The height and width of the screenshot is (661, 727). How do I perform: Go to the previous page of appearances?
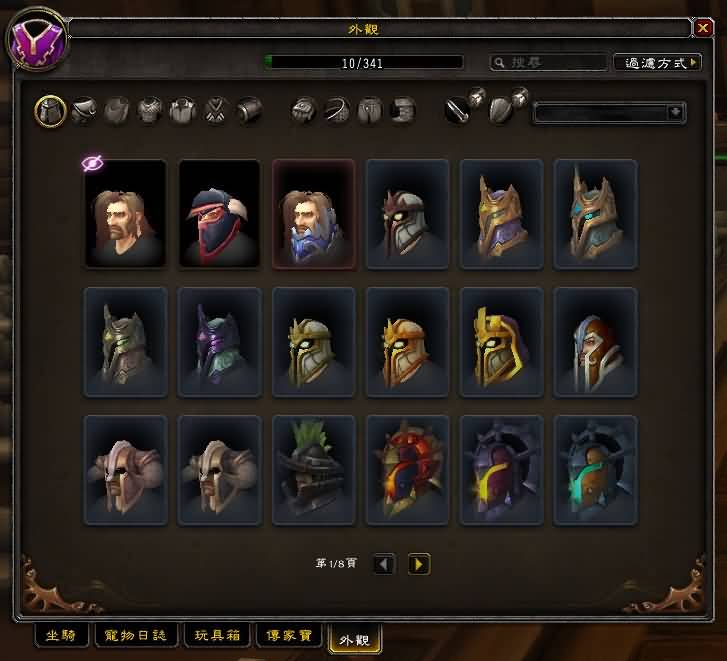click(384, 565)
